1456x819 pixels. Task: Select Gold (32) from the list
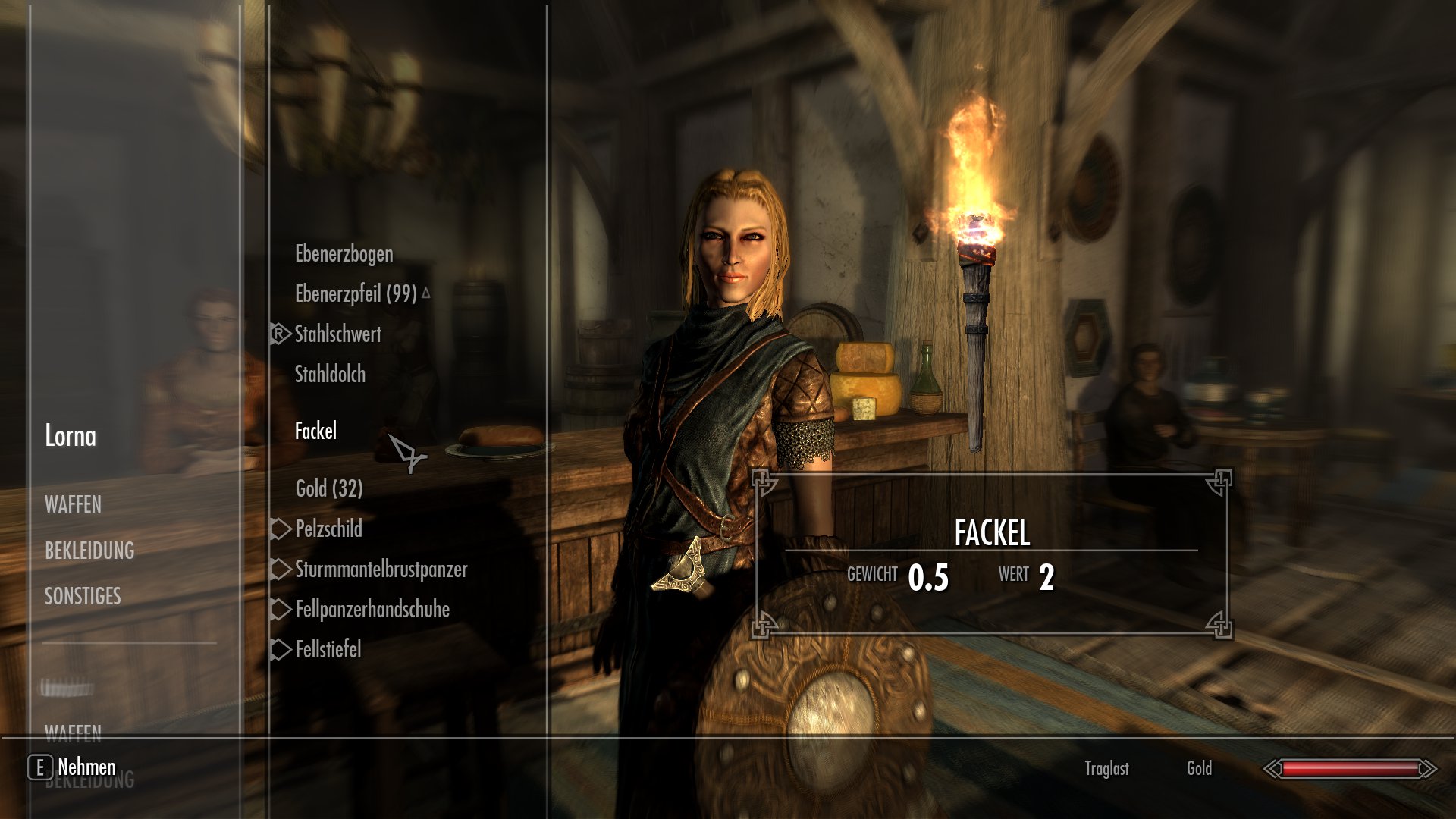click(x=329, y=489)
